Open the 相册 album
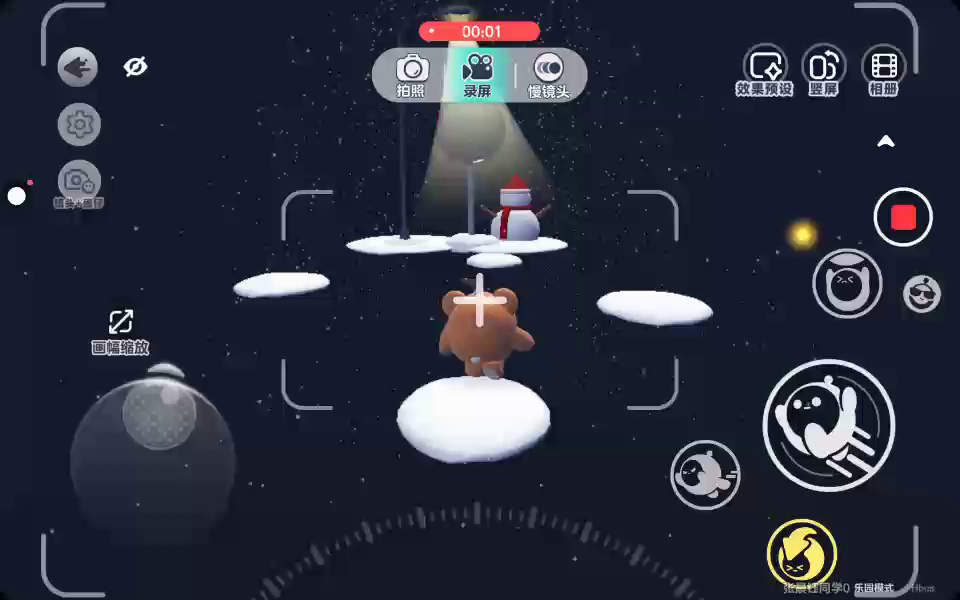The height and width of the screenshot is (600, 960). click(x=883, y=72)
